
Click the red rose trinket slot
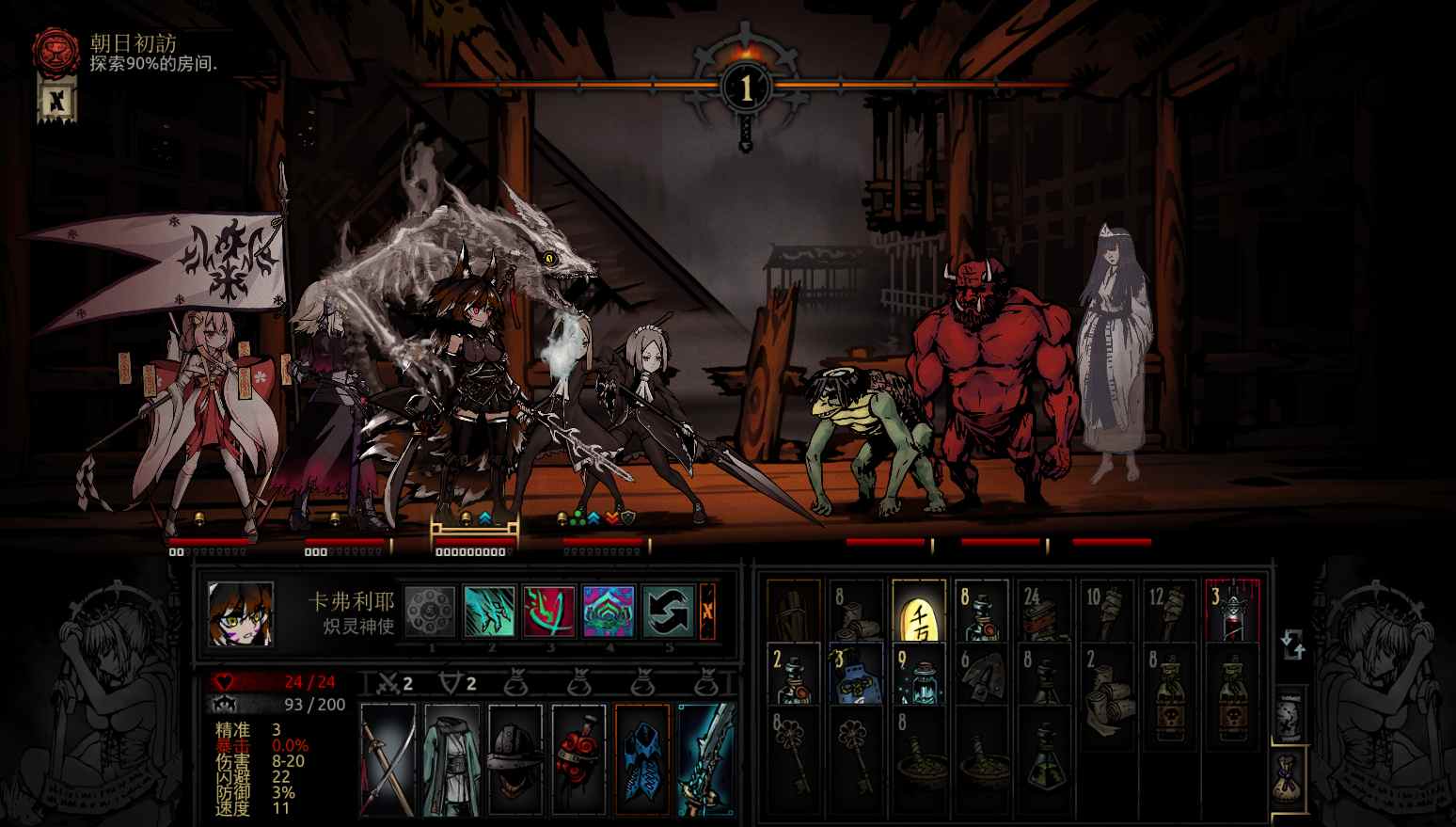point(578,759)
